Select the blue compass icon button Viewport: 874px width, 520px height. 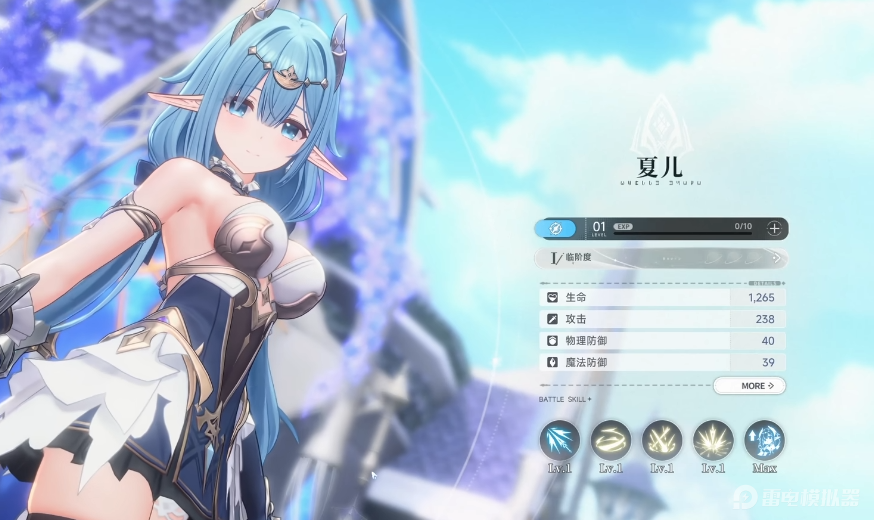(x=556, y=228)
